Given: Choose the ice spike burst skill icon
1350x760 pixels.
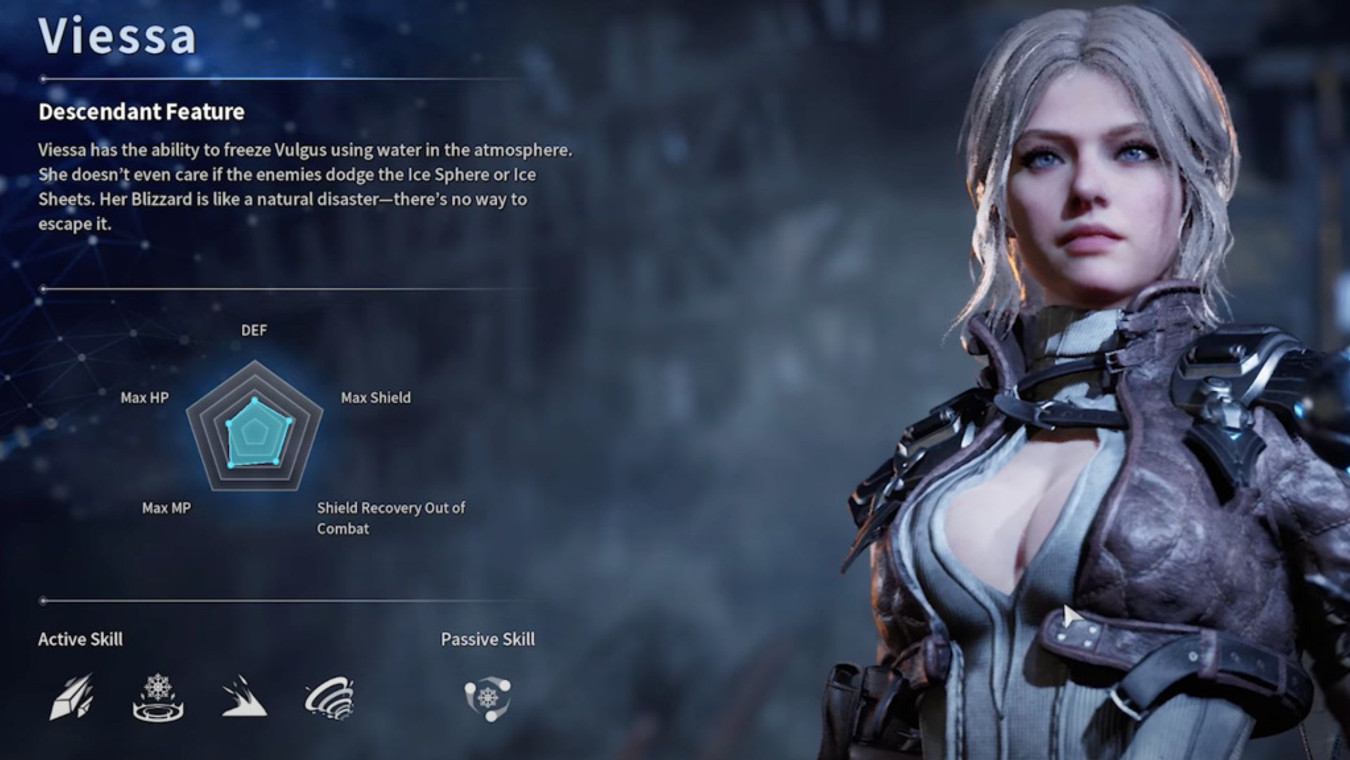Looking at the screenshot, I should click(244, 697).
